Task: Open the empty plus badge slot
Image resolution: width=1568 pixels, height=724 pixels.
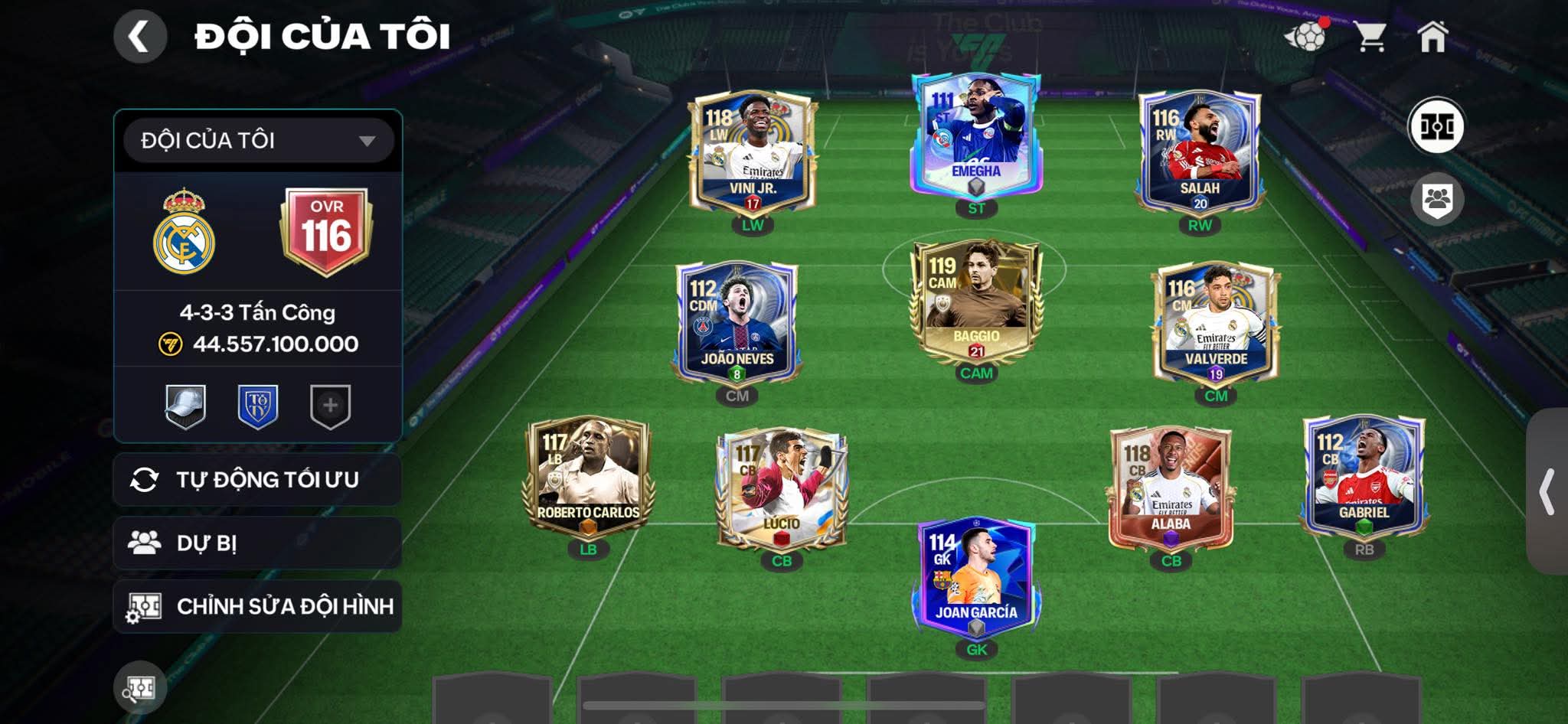Action: 330,406
